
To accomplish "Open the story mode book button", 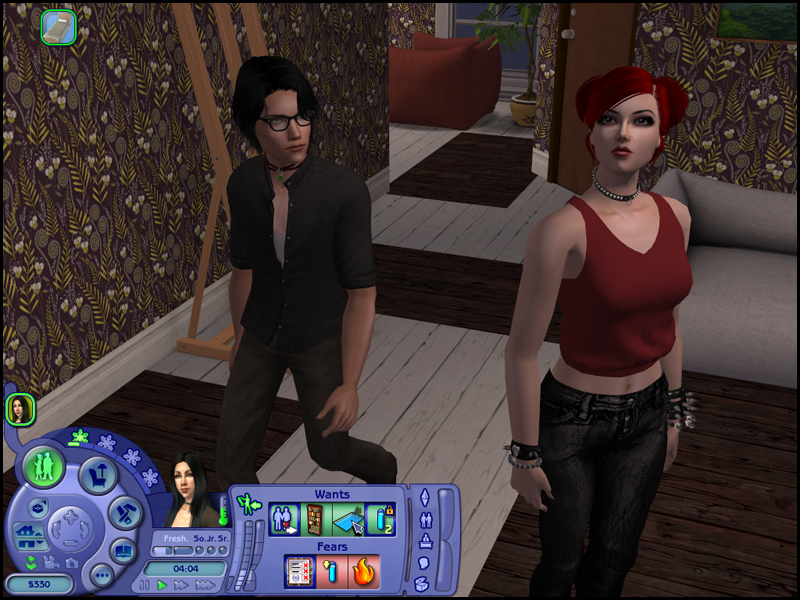I will [x=123, y=551].
